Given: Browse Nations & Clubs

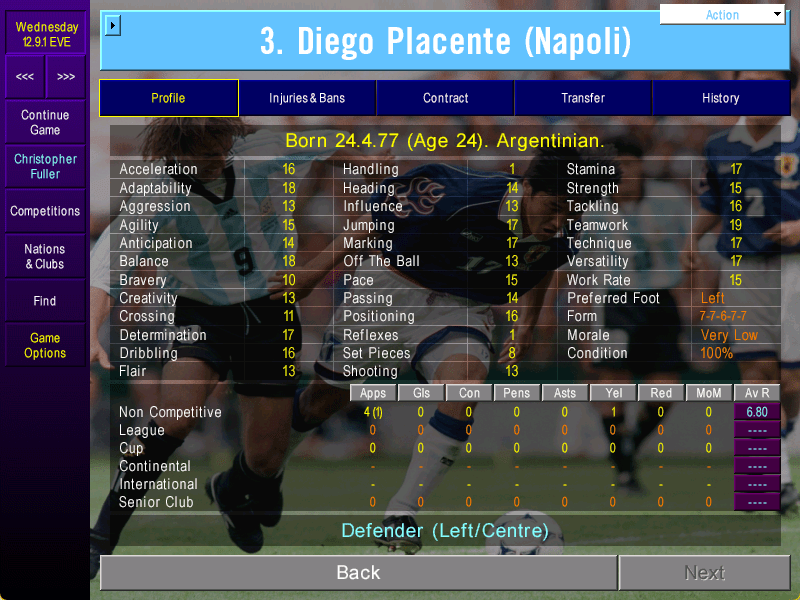Looking at the screenshot, I should tap(45, 256).
